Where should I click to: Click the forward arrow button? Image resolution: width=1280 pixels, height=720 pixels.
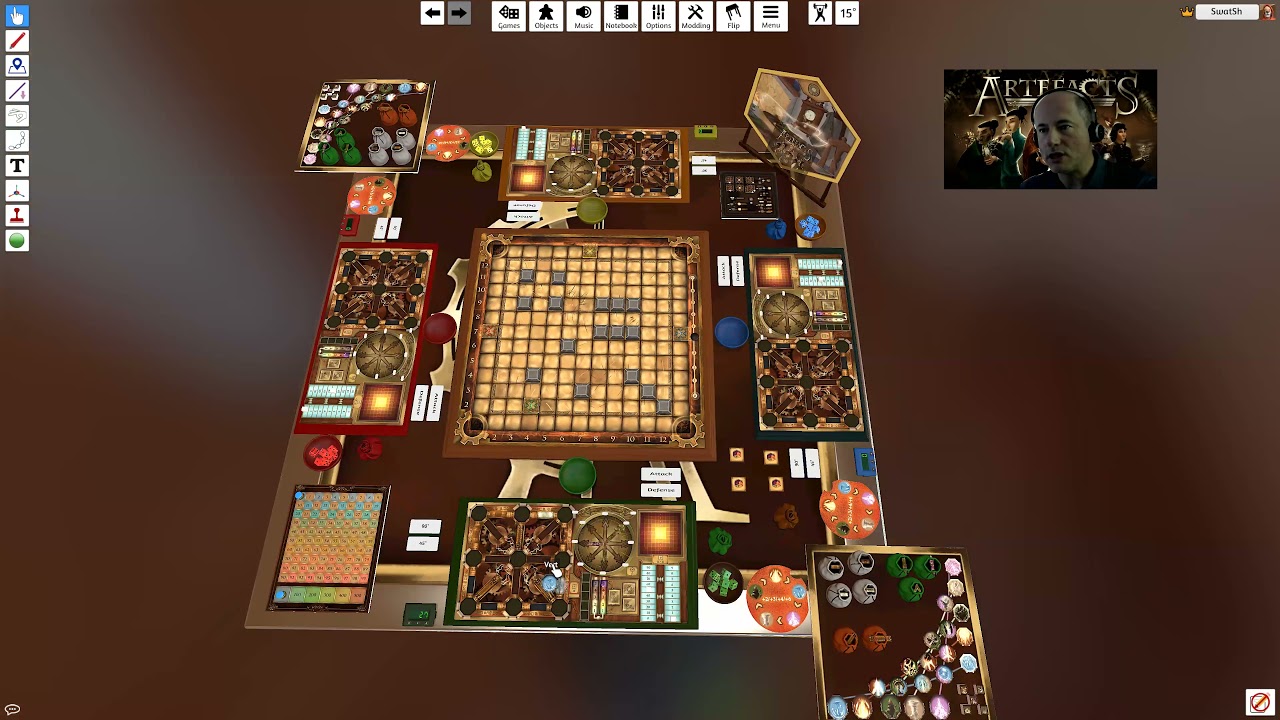(x=458, y=13)
